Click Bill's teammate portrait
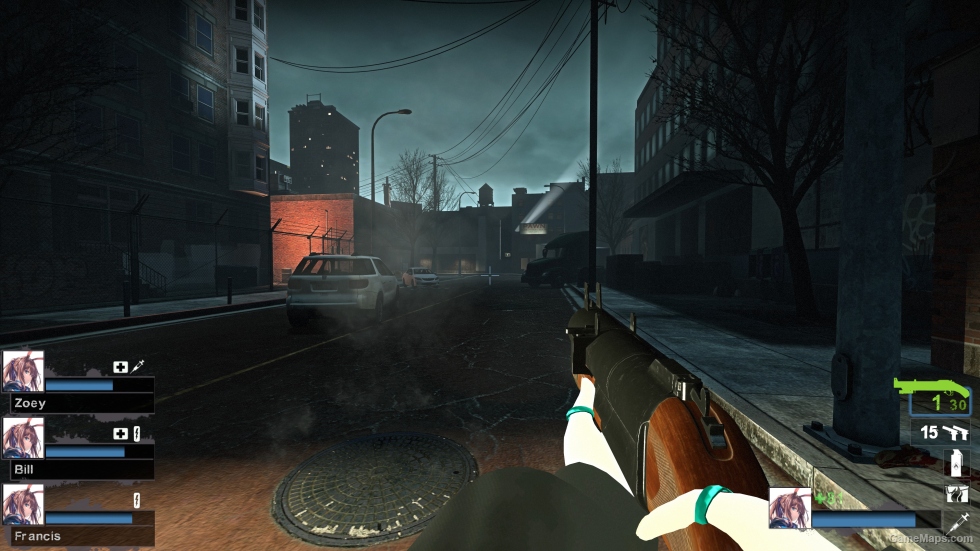 [x=23, y=437]
